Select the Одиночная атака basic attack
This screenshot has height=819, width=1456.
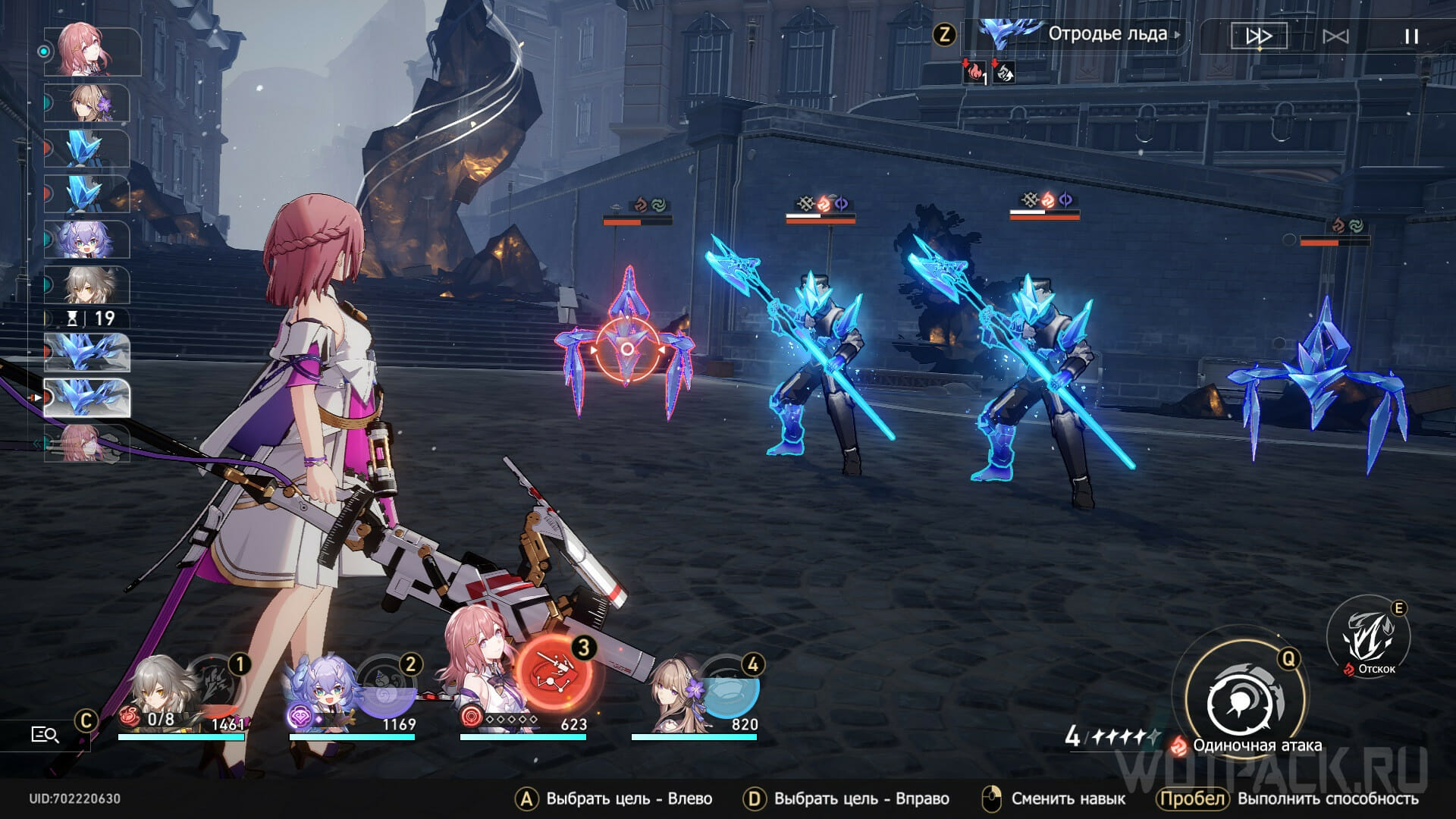tap(1244, 702)
